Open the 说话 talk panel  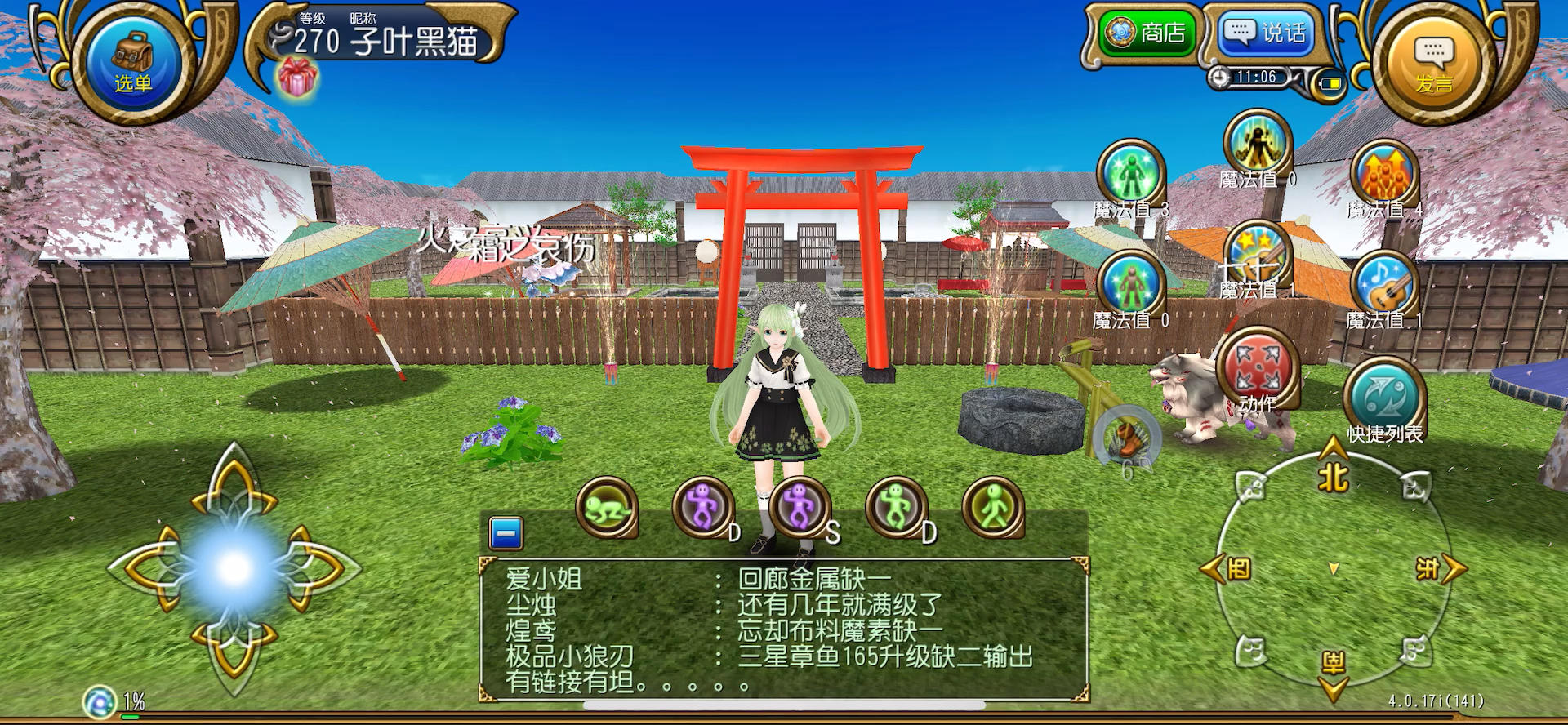tap(1266, 33)
